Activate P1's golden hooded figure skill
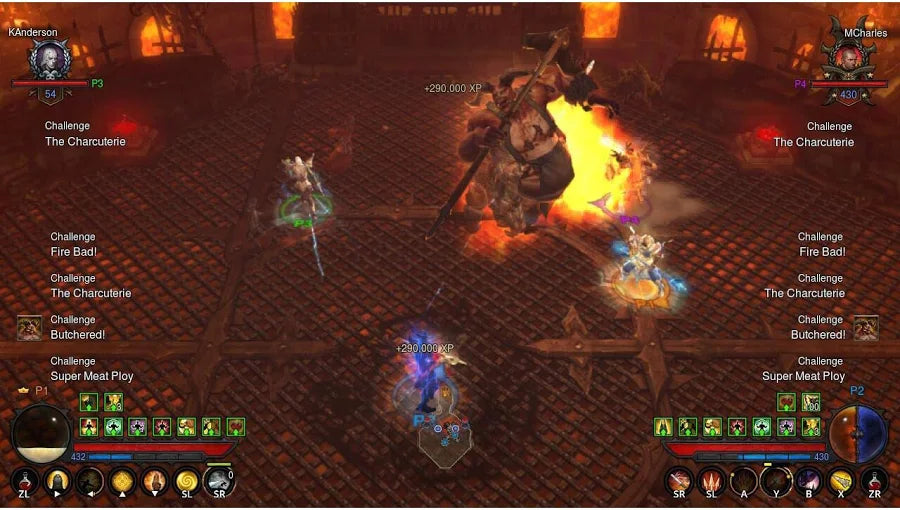The height and width of the screenshot is (510, 900). 57,482
